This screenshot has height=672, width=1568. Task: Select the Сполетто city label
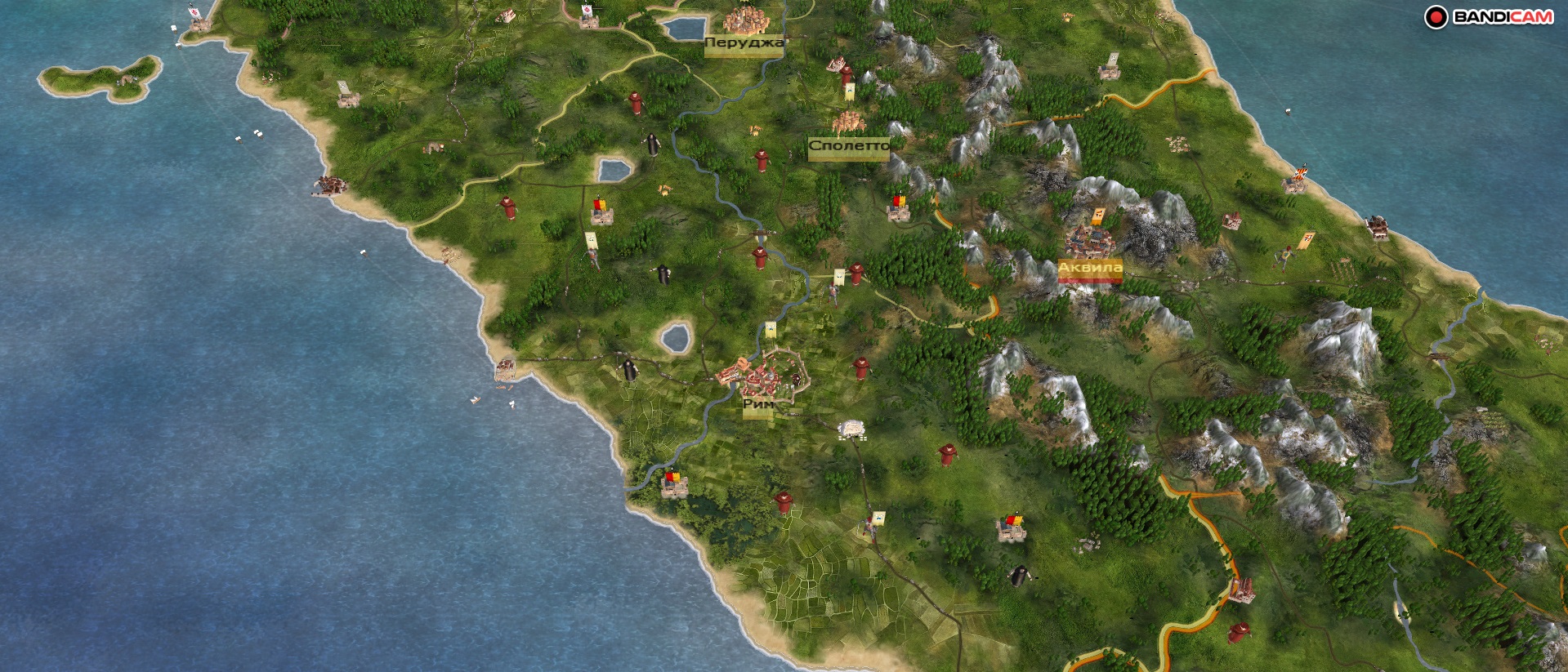[x=848, y=146]
